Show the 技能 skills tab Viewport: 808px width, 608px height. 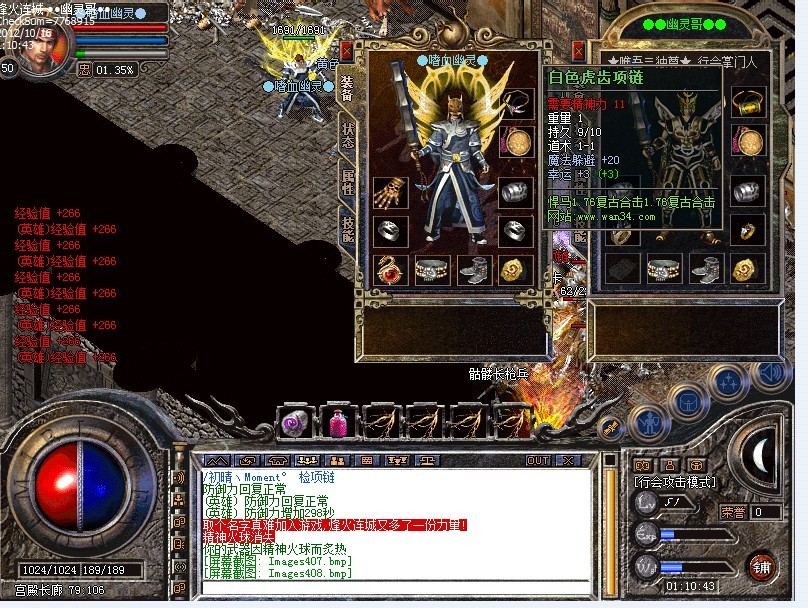click(x=348, y=230)
